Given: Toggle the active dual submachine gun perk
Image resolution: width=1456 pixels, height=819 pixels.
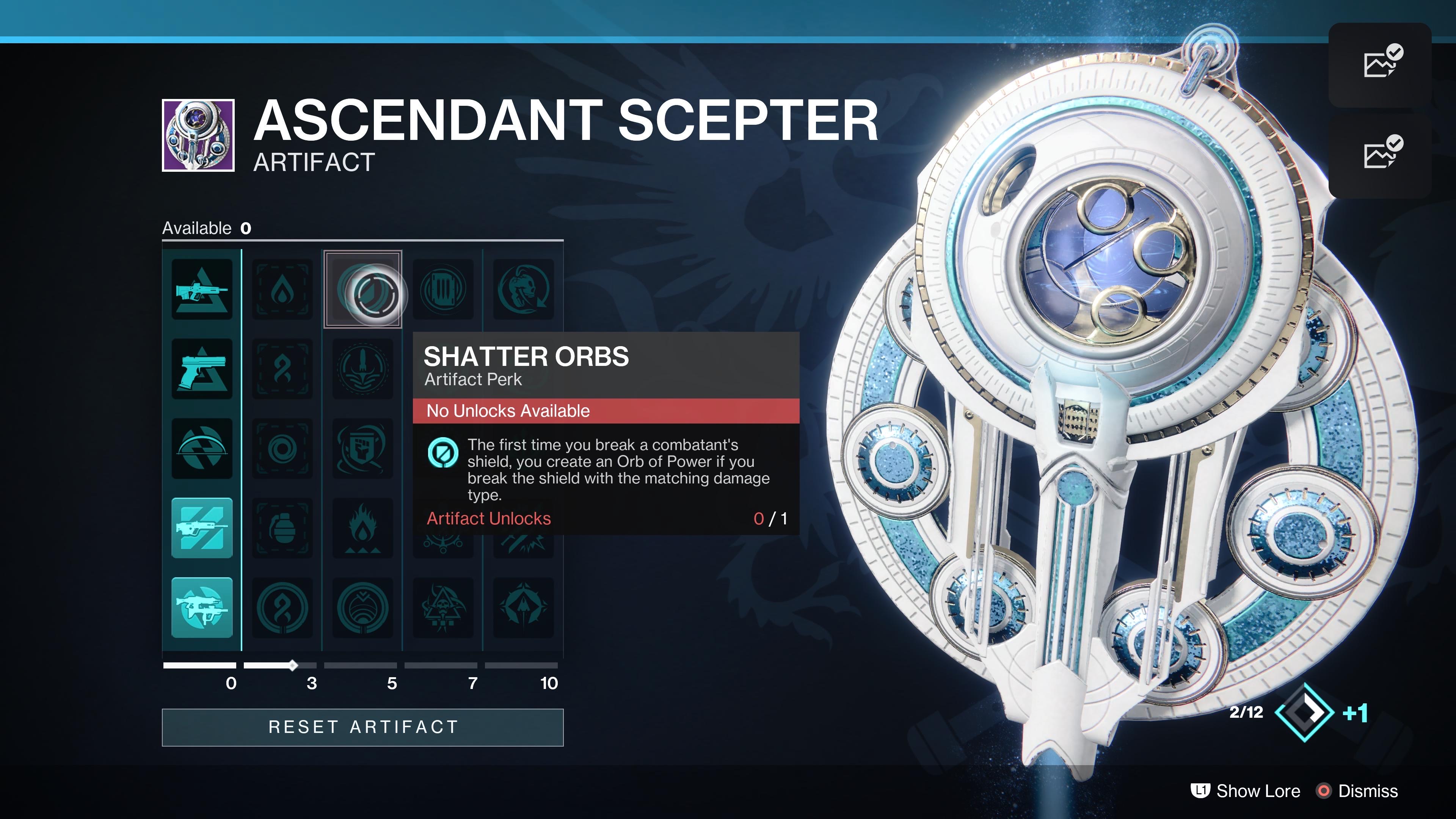Looking at the screenshot, I should [202, 607].
